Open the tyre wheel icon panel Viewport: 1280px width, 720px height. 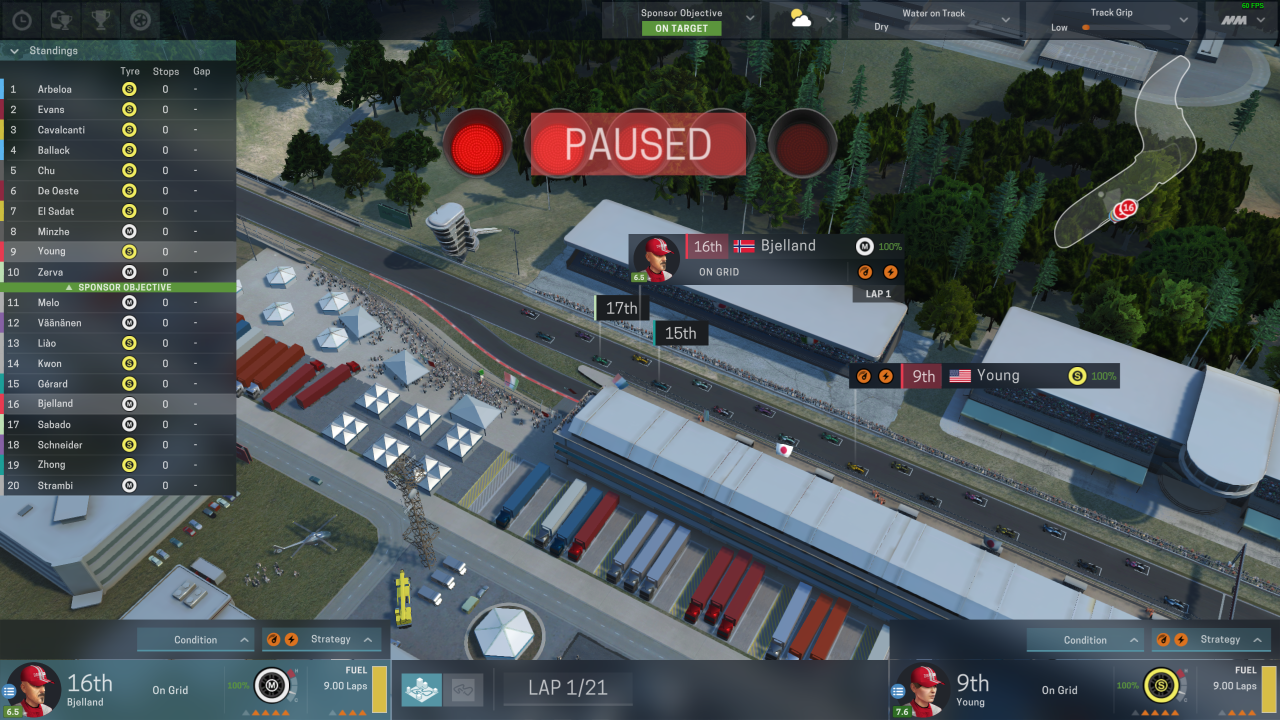(x=141, y=19)
